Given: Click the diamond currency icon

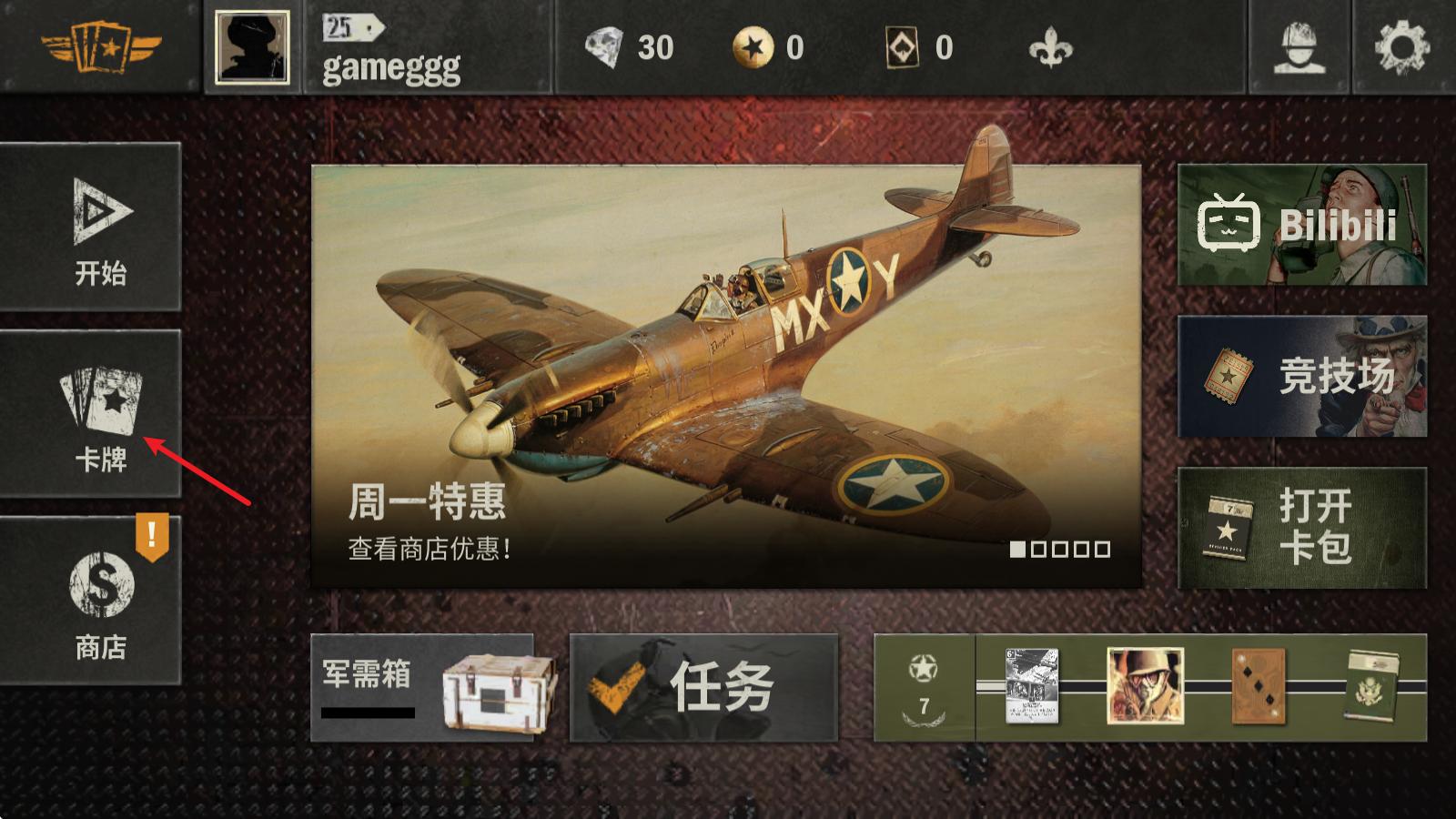Looking at the screenshot, I should click(x=603, y=50).
